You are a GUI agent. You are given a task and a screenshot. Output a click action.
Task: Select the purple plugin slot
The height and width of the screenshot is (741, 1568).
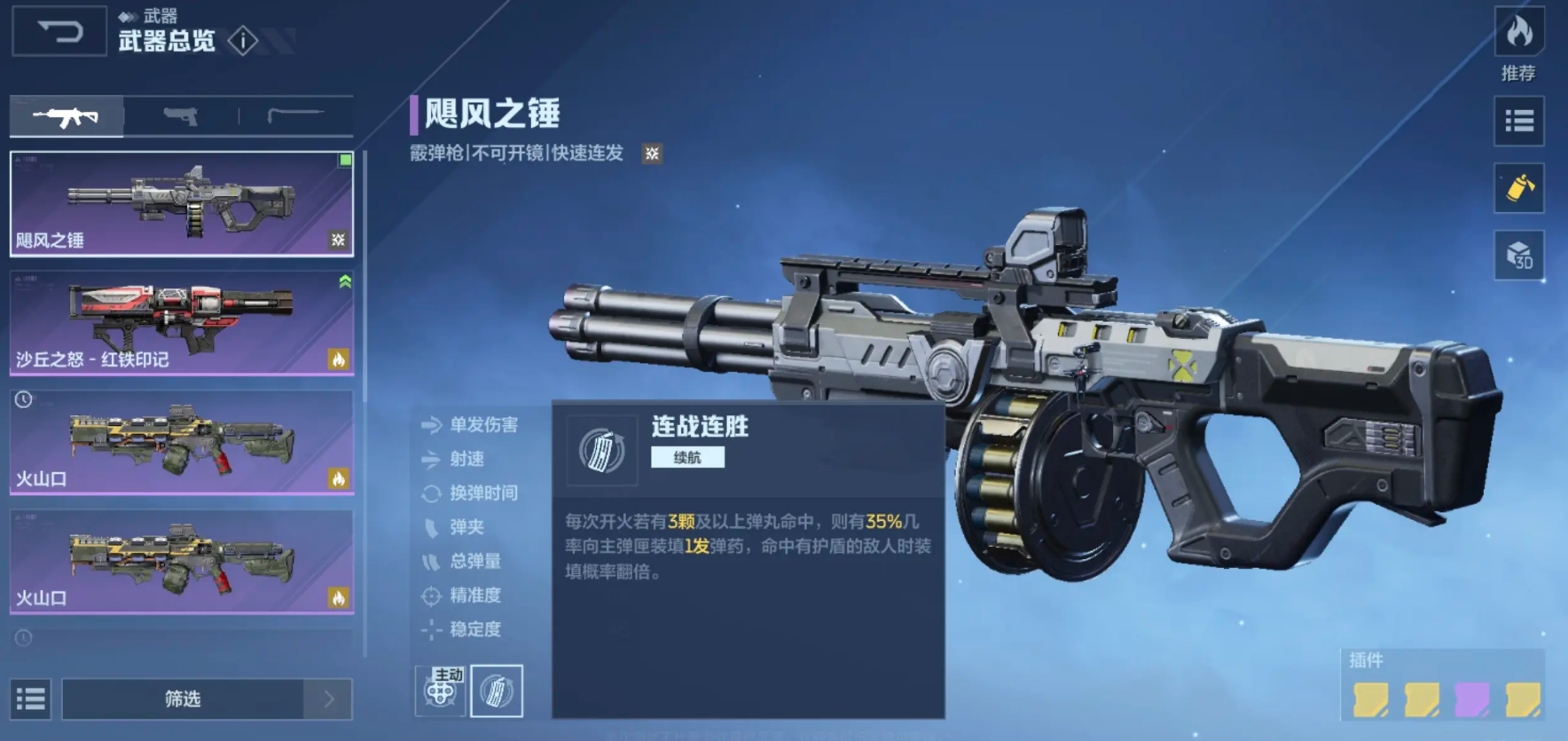click(1472, 699)
